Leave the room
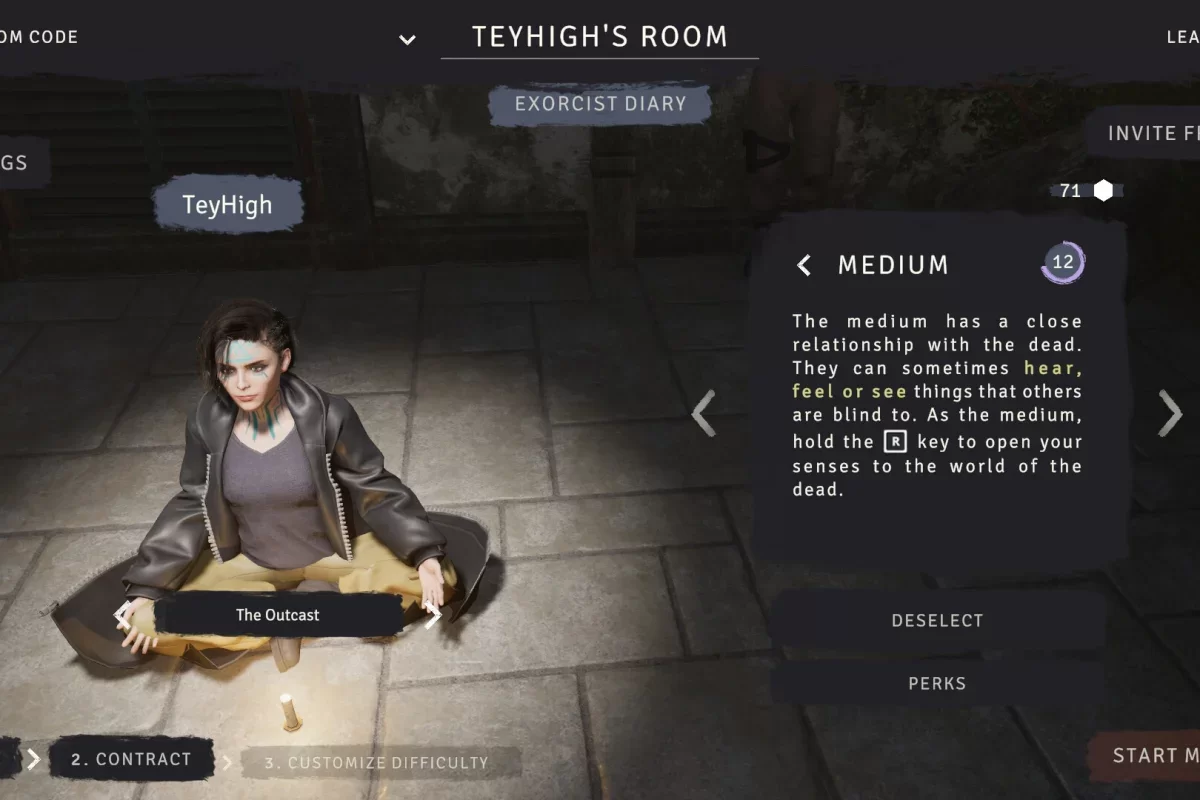 (1180, 37)
